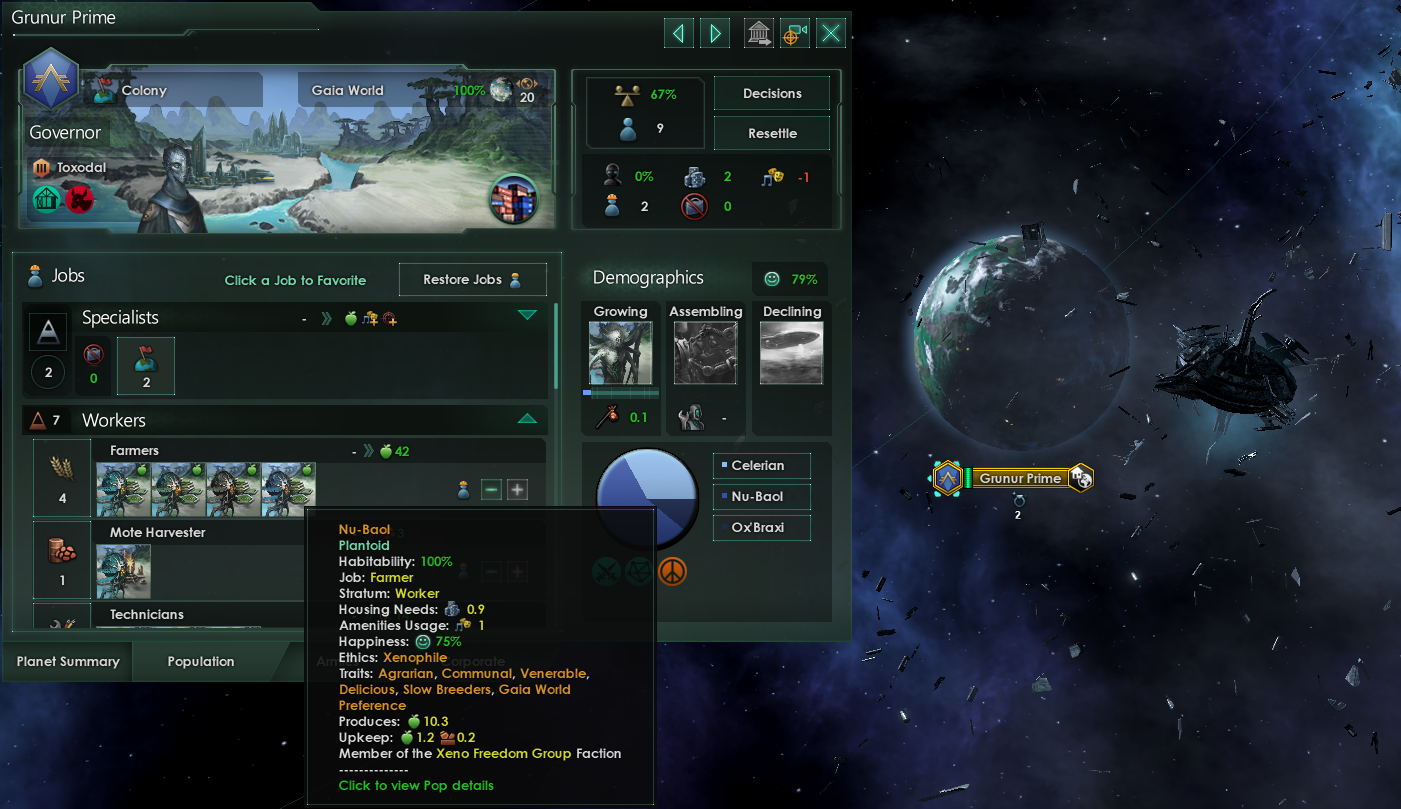
Task: Advance to the next planet with right arrow
Action: point(714,32)
